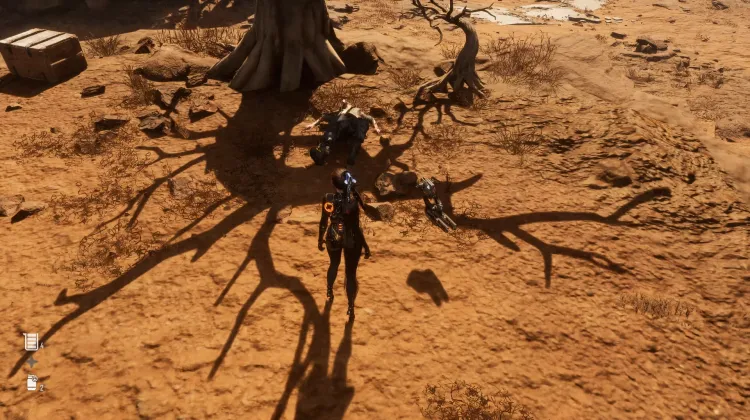This screenshot has width=750, height=420.
Task: Use the canister item icon
Action: tap(32, 382)
